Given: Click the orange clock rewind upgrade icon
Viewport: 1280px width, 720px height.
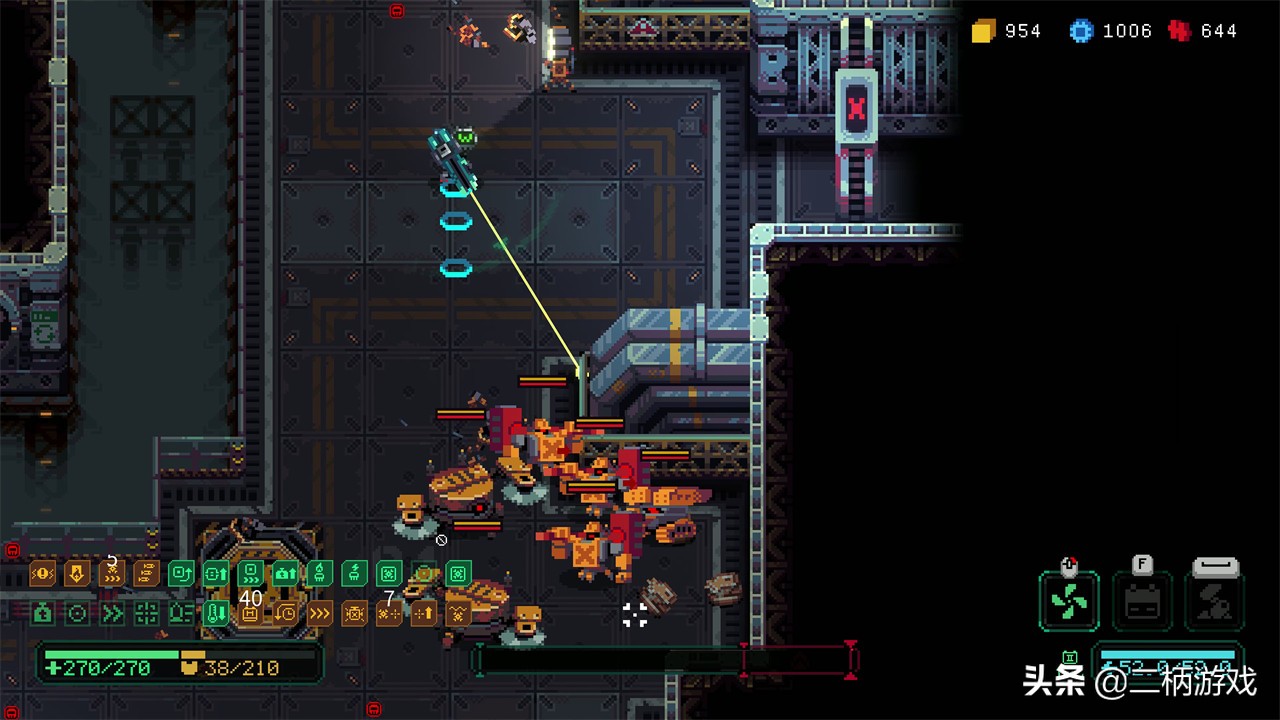Looking at the screenshot, I should 285,613.
